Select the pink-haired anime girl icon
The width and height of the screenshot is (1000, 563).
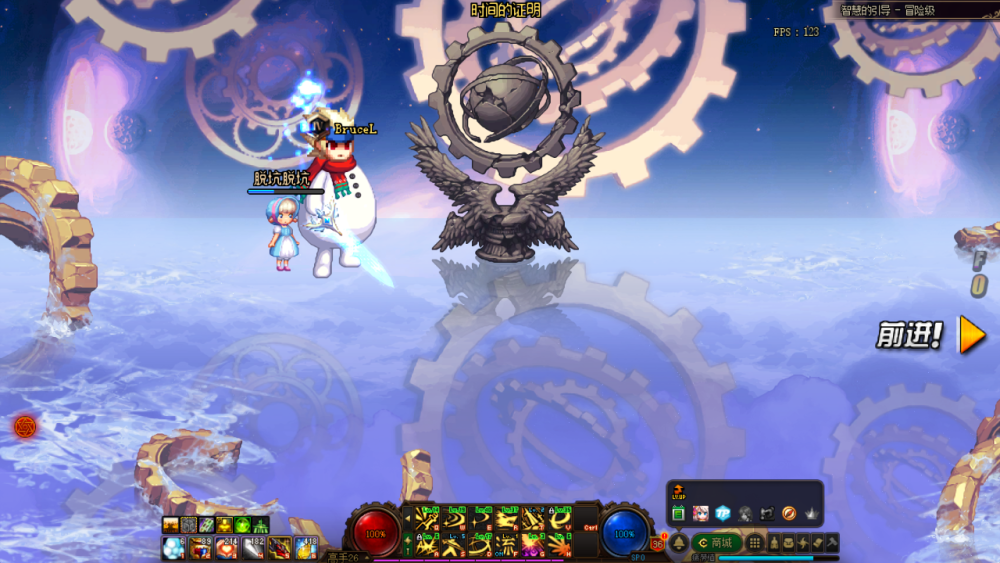click(701, 514)
